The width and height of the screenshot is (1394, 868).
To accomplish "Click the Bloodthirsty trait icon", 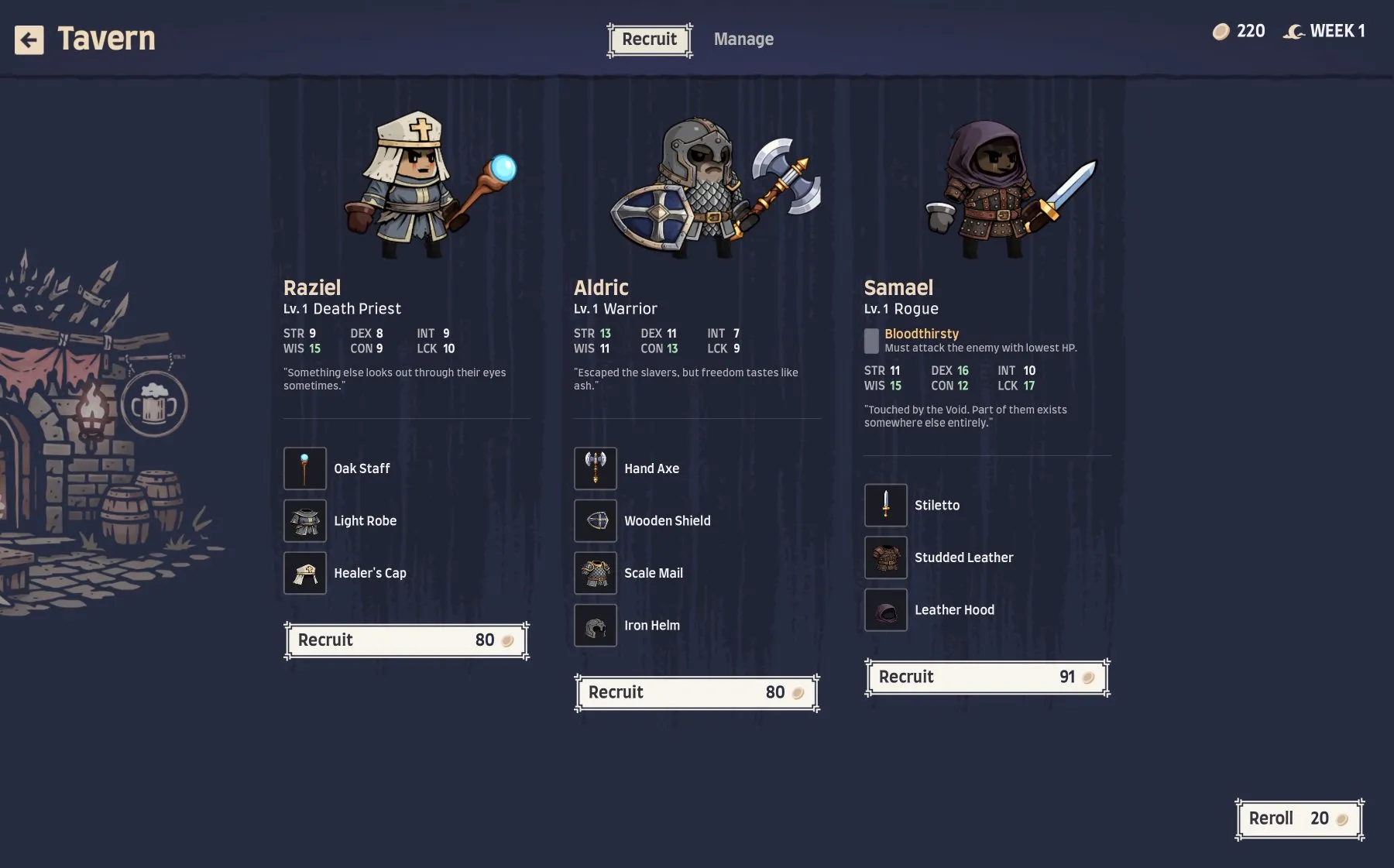I will (x=871, y=339).
